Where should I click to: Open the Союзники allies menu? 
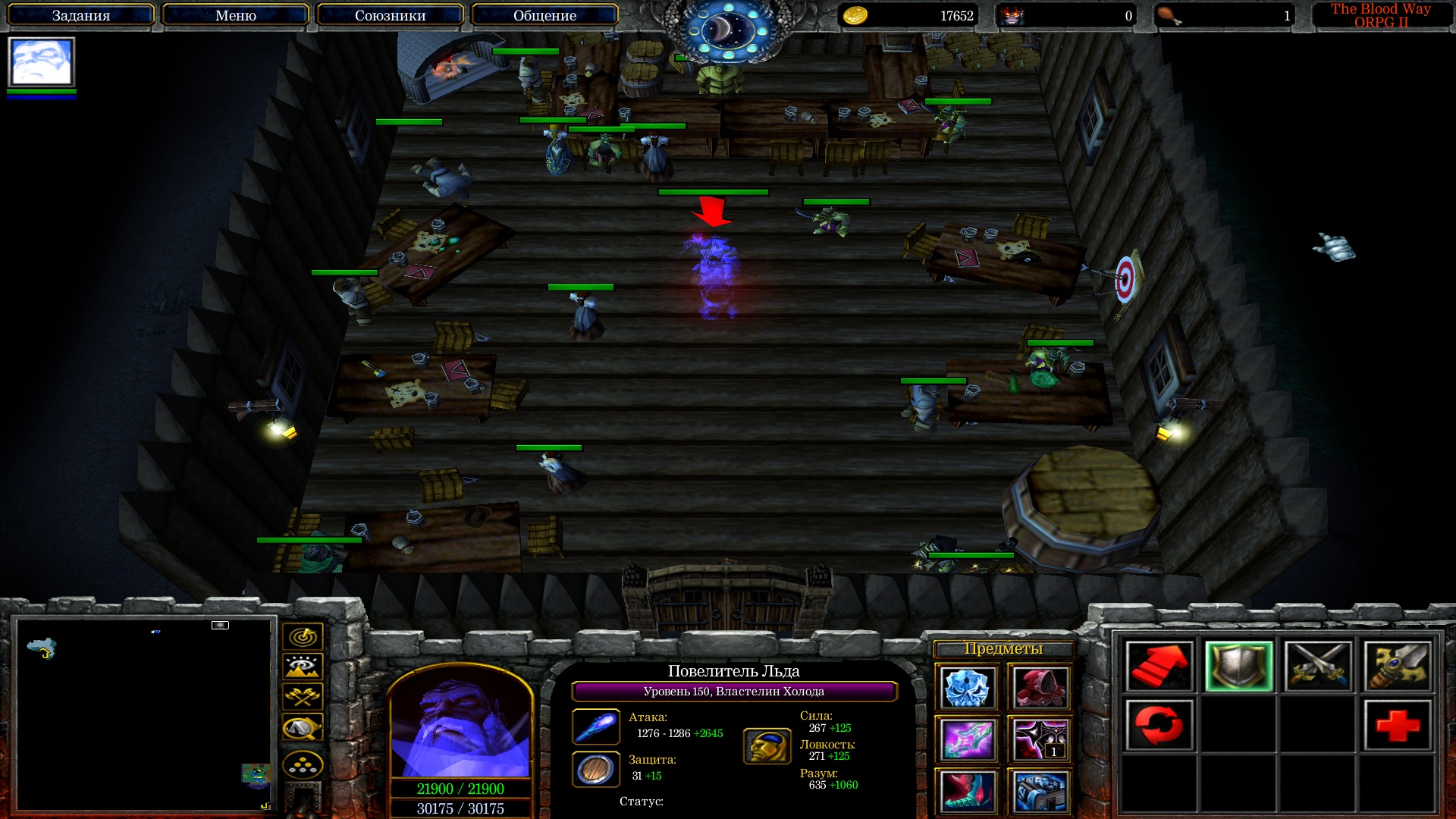click(x=390, y=15)
